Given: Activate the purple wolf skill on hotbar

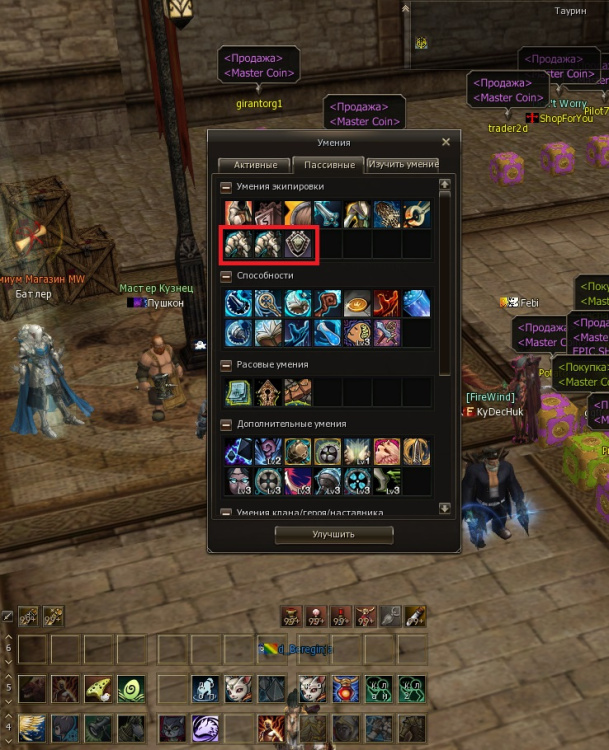Looking at the screenshot, I should (205, 727).
